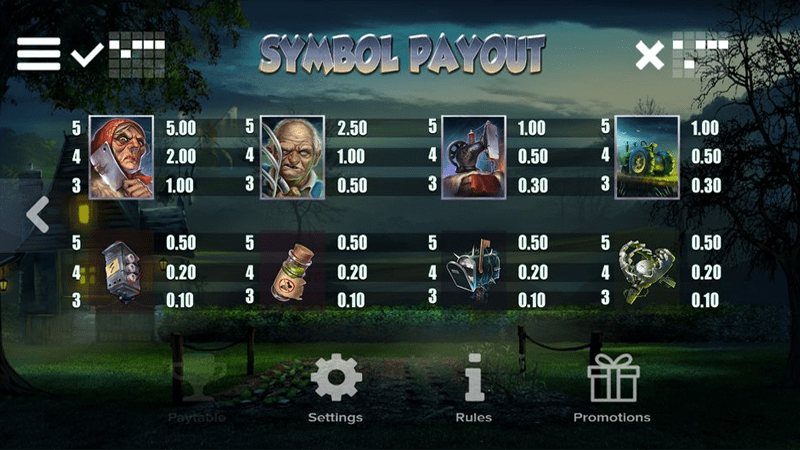Open the hamburger menu icon
This screenshot has width=800, height=450.
pos(38,54)
